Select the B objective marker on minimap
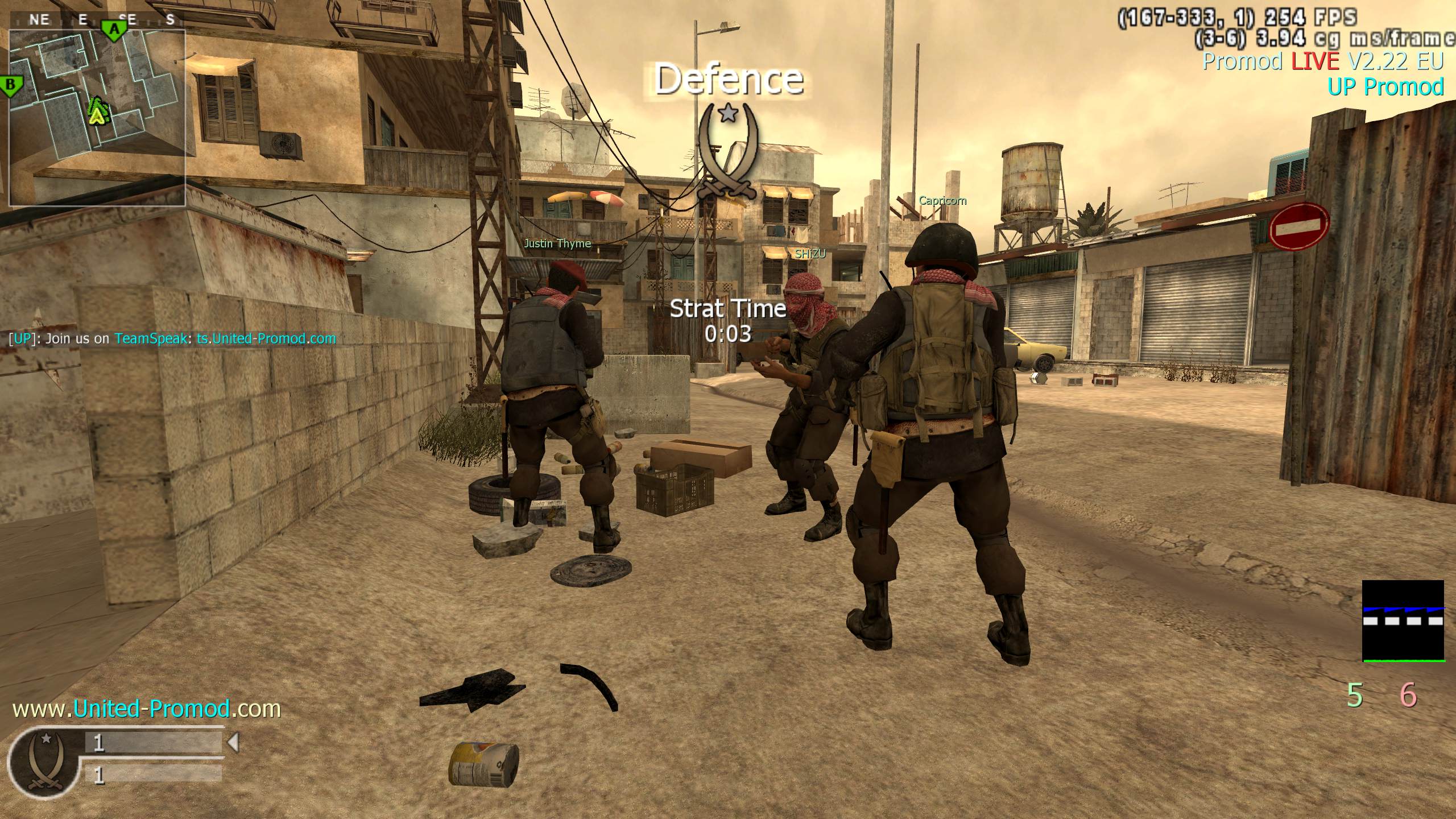The width and height of the screenshot is (1456, 819). [10, 87]
